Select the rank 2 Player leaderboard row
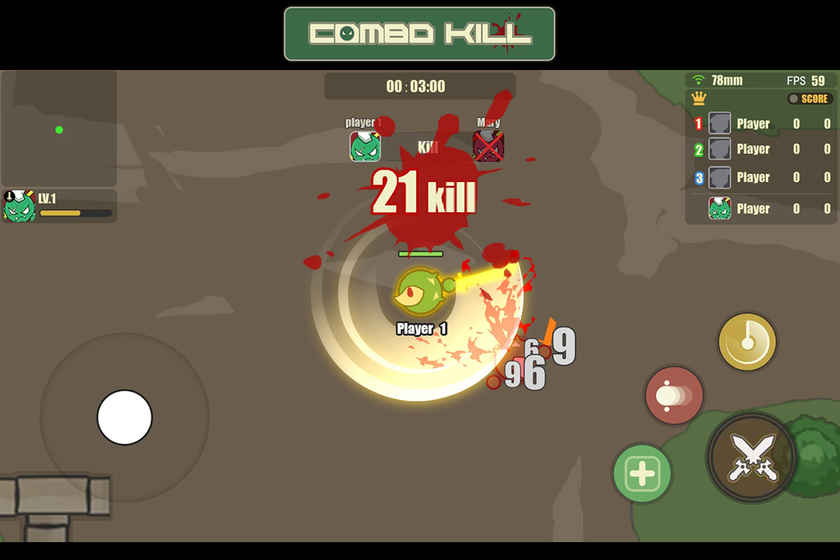This screenshot has width=840, height=560. pos(762,150)
